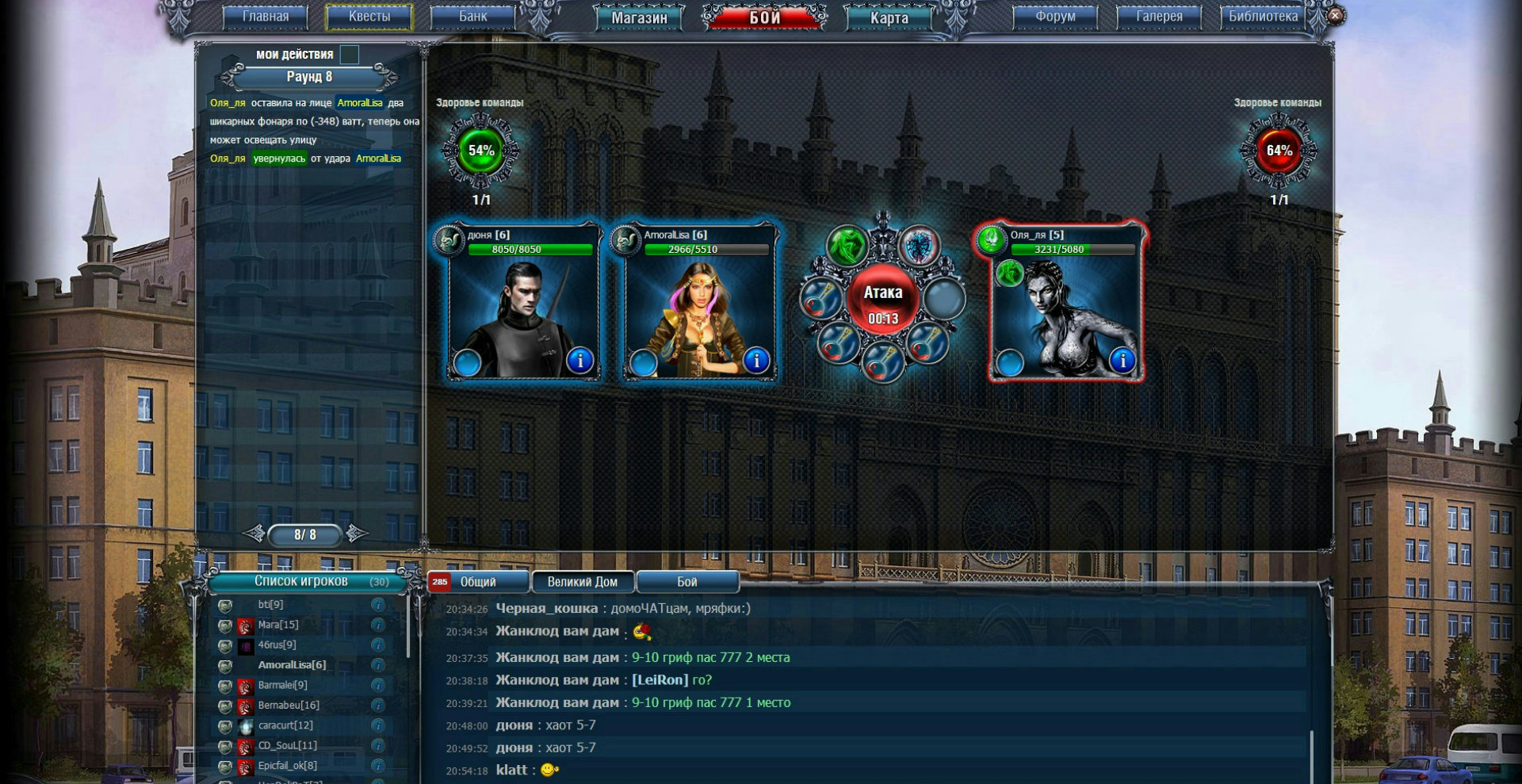
Task: Switch to the Великий Дом chat tab
Action: coord(582,582)
